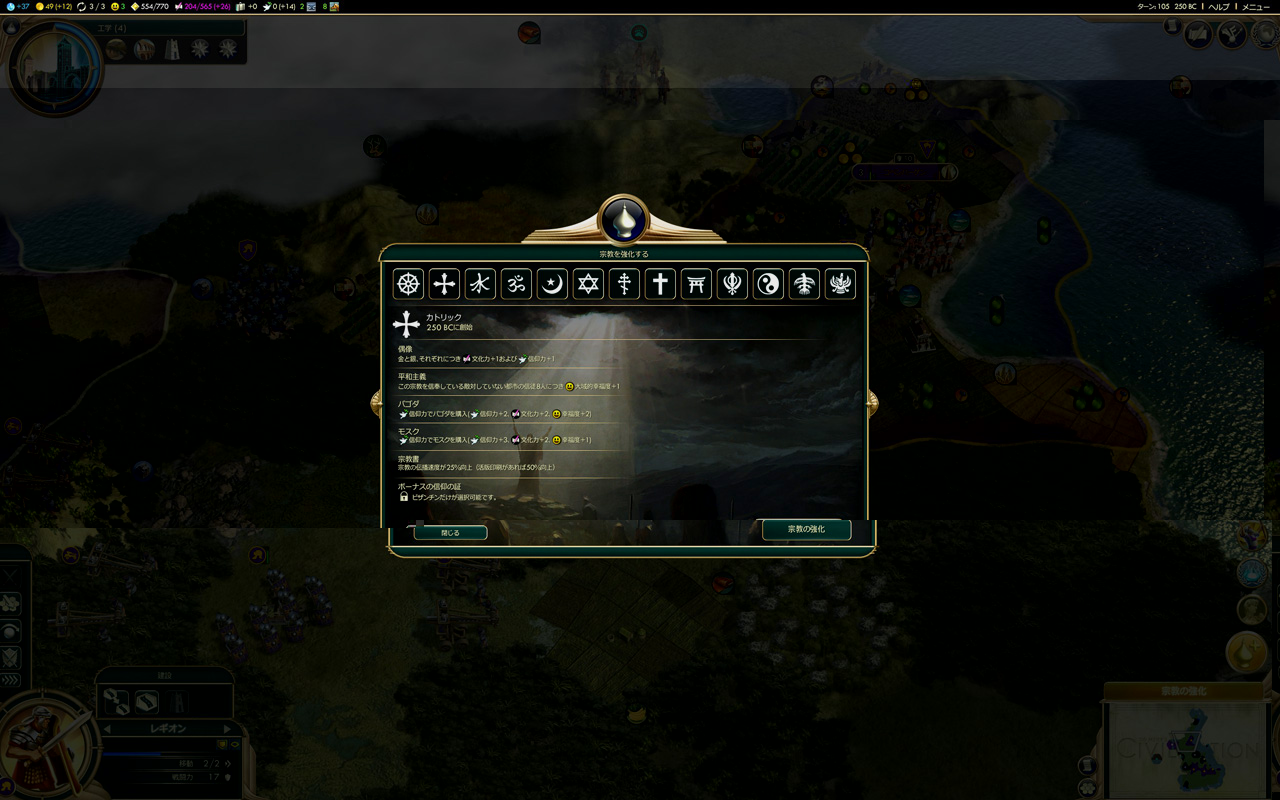Open the social policies icon top right
This screenshot has height=800, width=1280.
(1230, 36)
